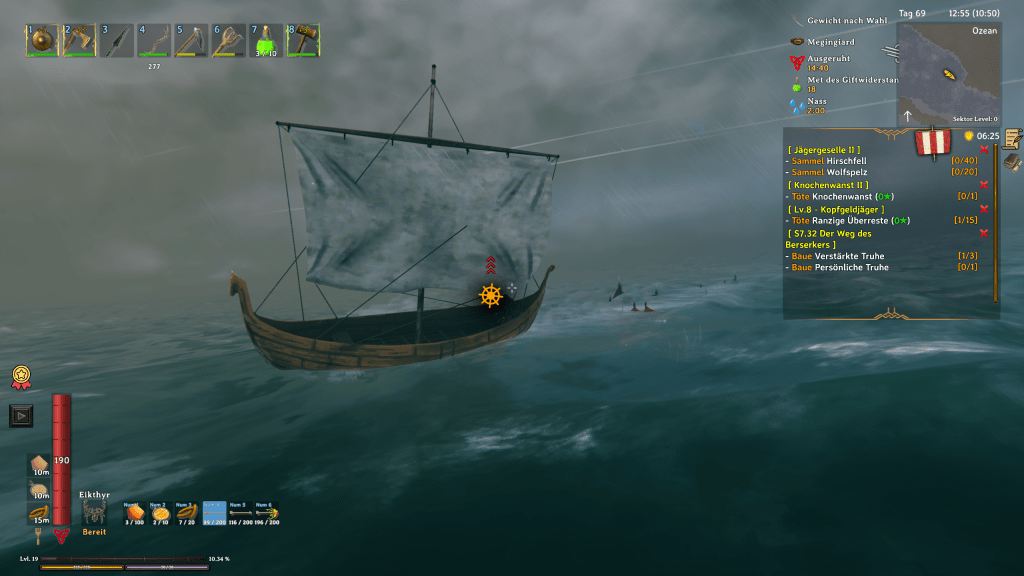Equip the axe in hotbar slot 2
The height and width of the screenshot is (576, 1024).
tap(79, 40)
